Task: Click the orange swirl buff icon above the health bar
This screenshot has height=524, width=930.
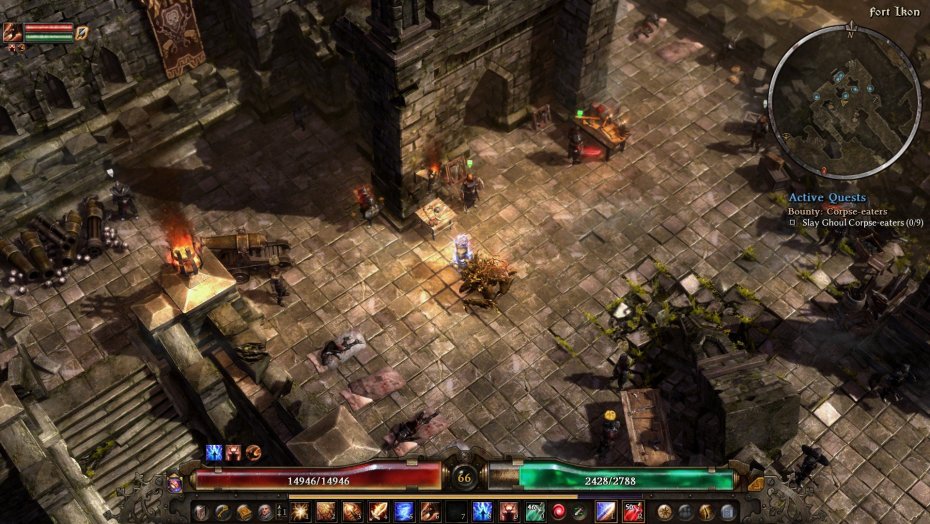Action: click(253, 453)
